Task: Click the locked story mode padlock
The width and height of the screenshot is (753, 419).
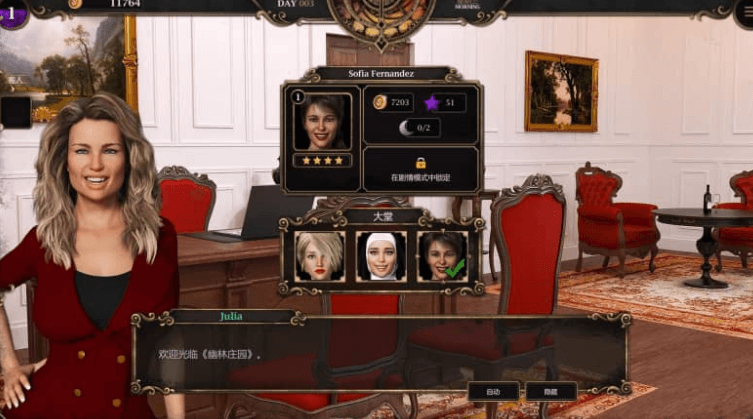Action: 421,162
